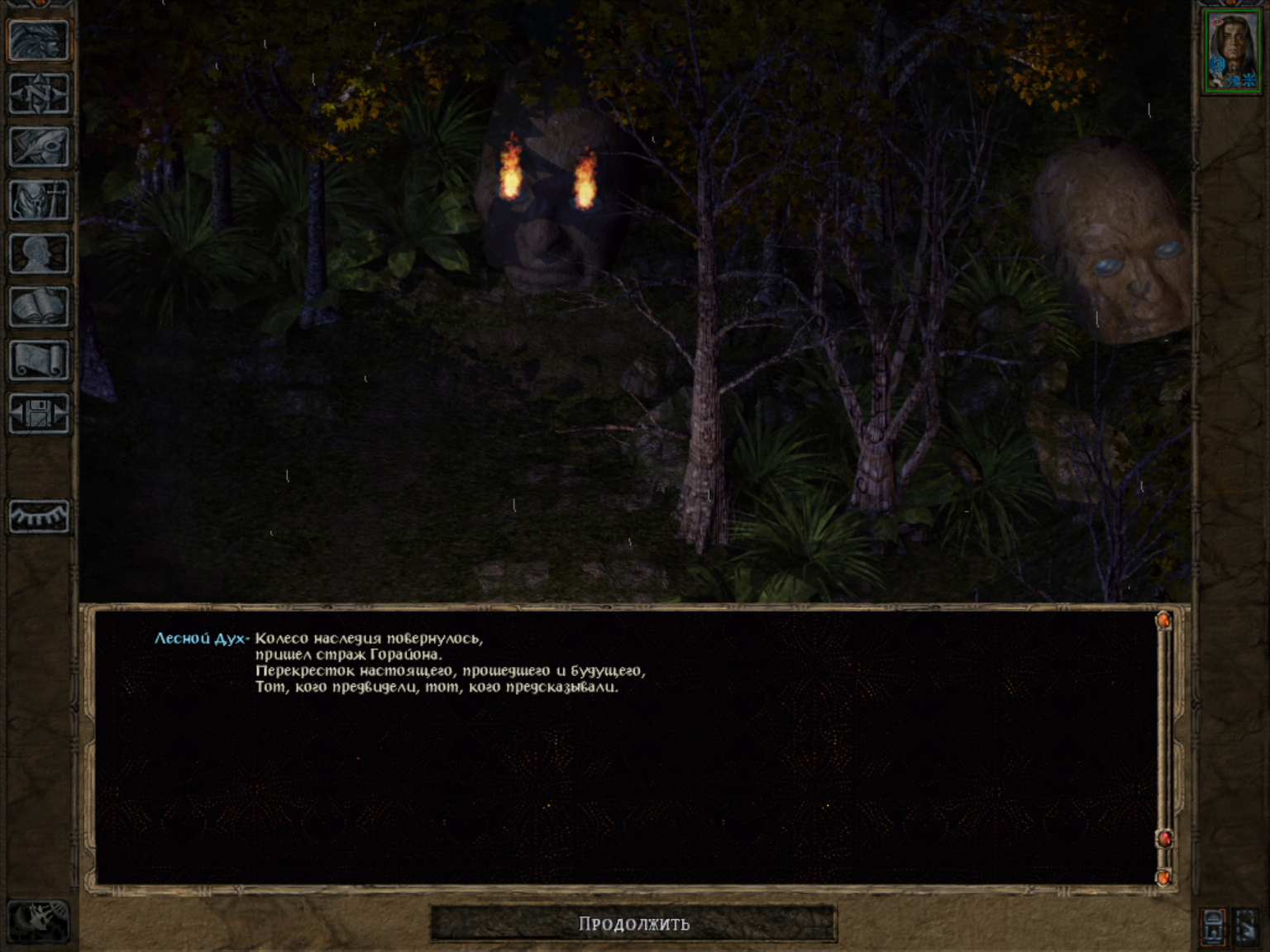1270x952 pixels.
Task: Activate the closed-eye rest button
Action: point(38,516)
